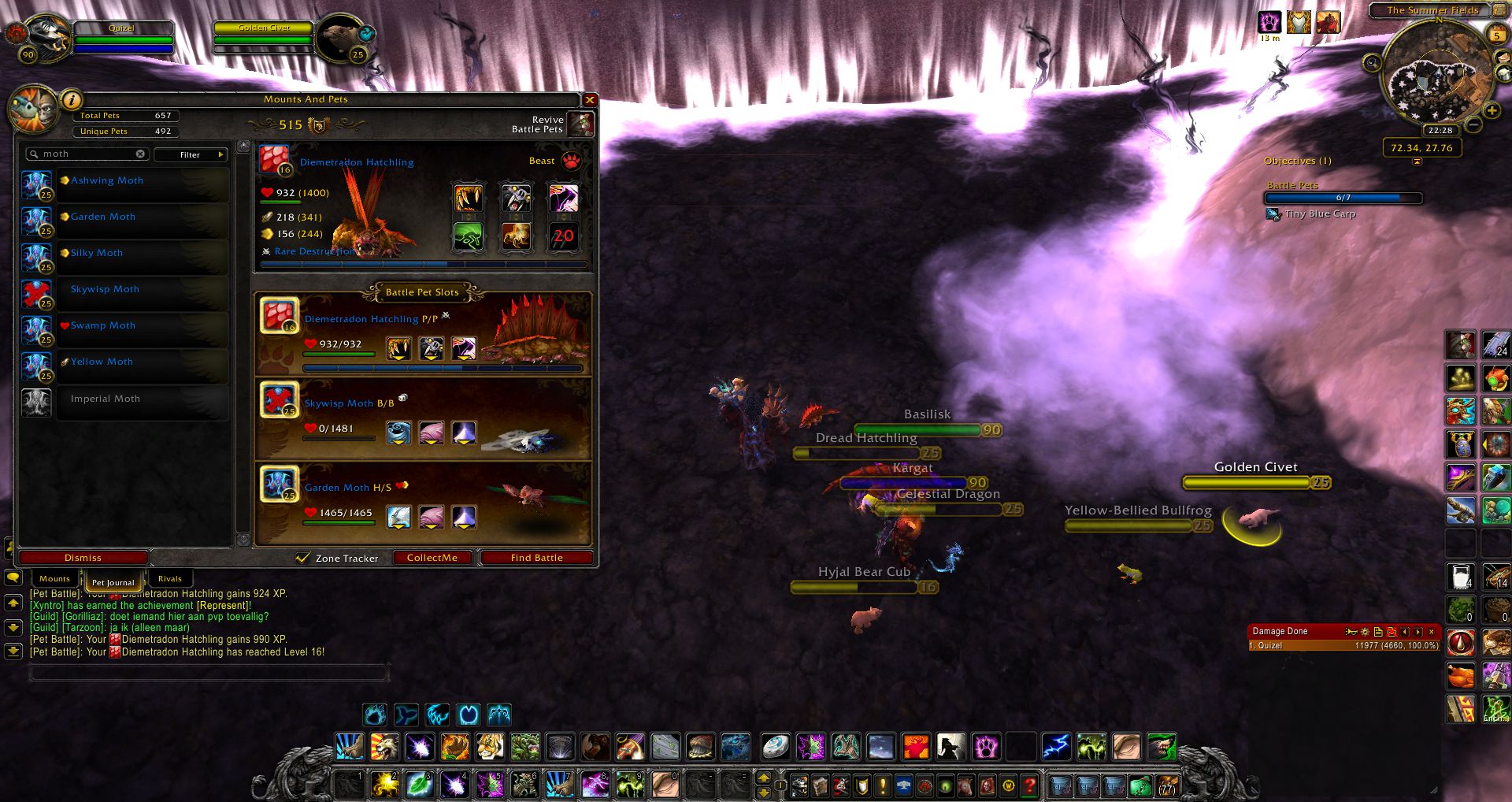Dismiss the summoned pet

83,558
